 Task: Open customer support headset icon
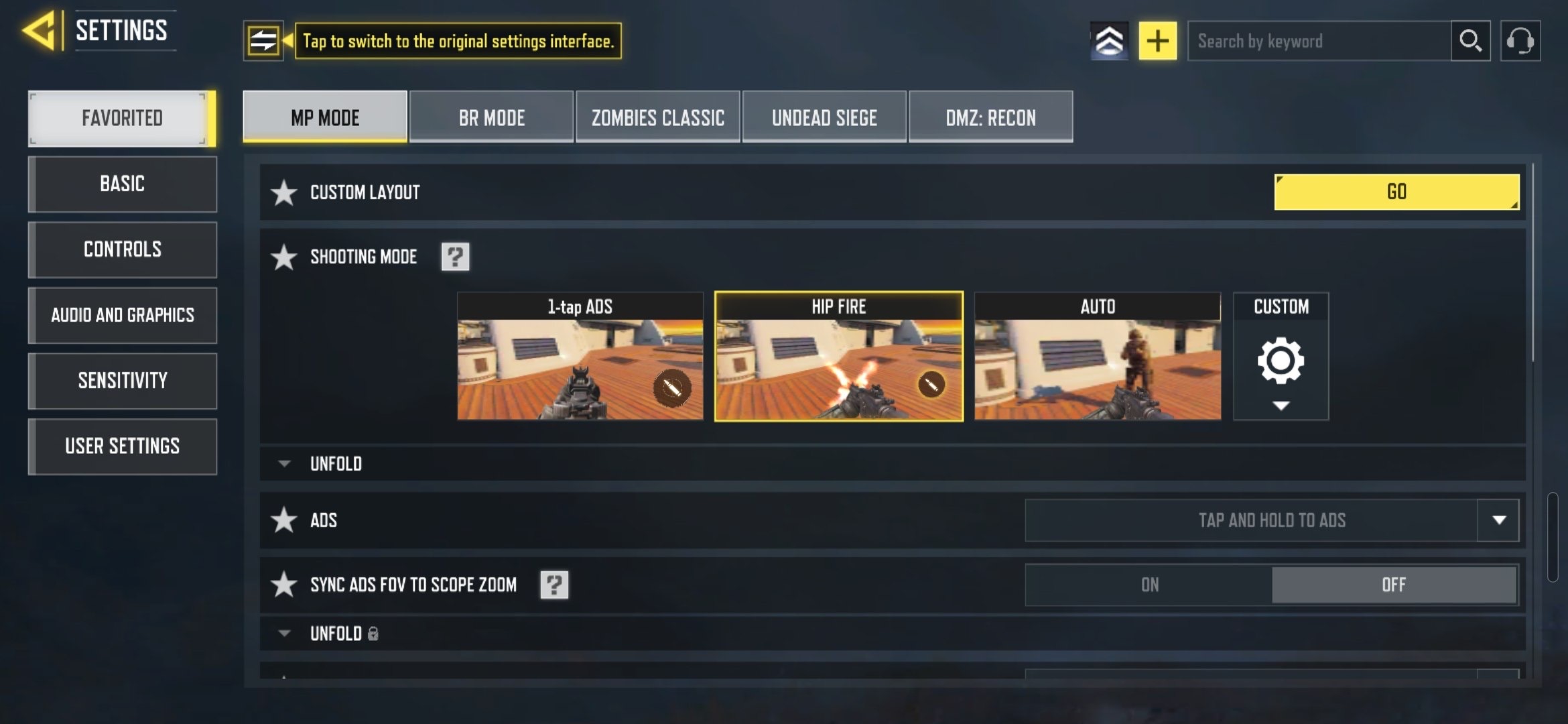point(1520,41)
